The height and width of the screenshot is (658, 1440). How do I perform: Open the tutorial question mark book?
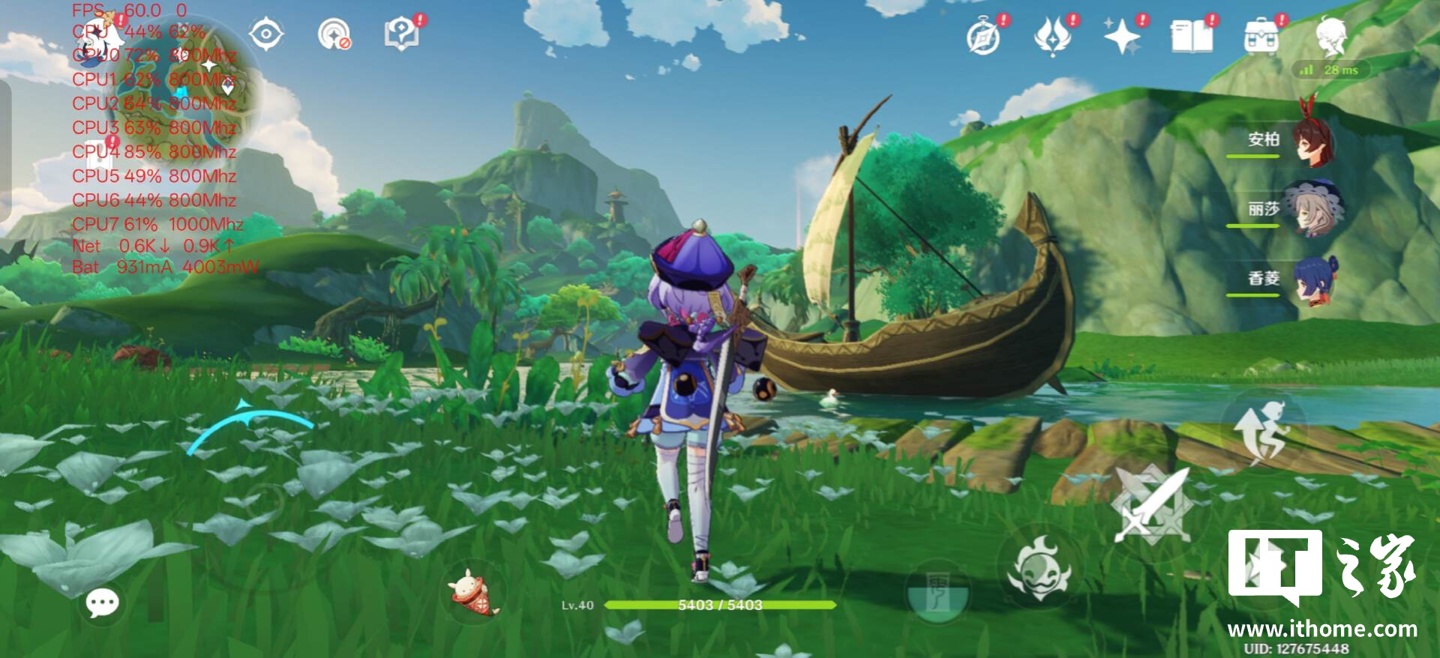click(401, 34)
